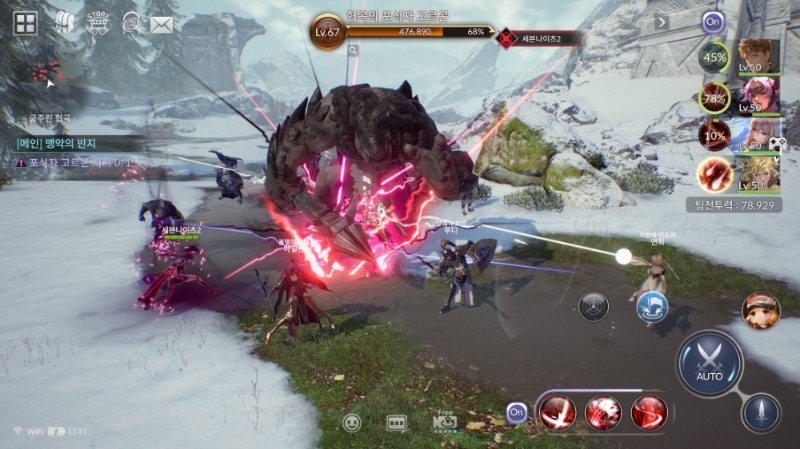The image size is (800, 449).
Task: Check the mail envelope
Action: 161,23
